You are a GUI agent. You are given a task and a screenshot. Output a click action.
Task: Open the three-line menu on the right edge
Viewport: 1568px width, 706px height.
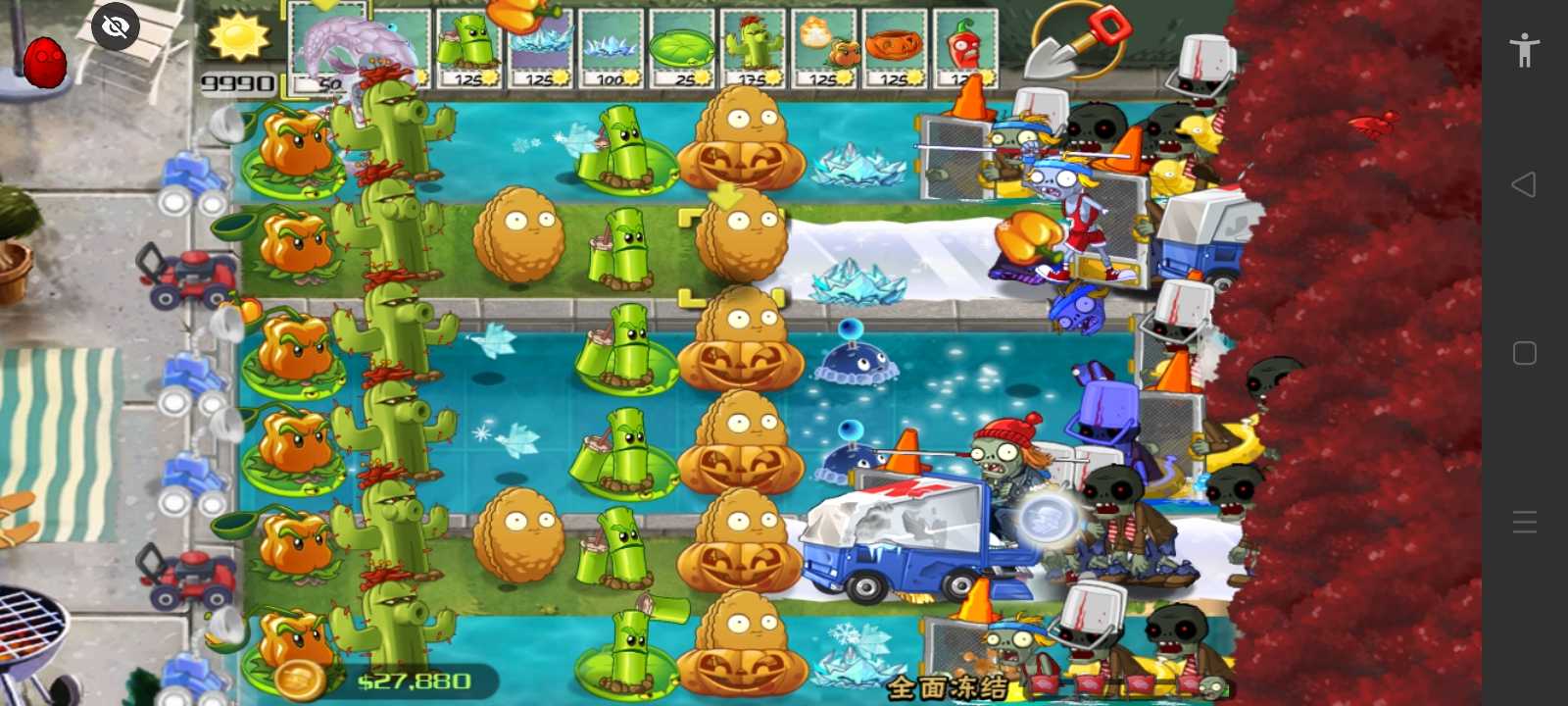pyautogui.click(x=1525, y=522)
